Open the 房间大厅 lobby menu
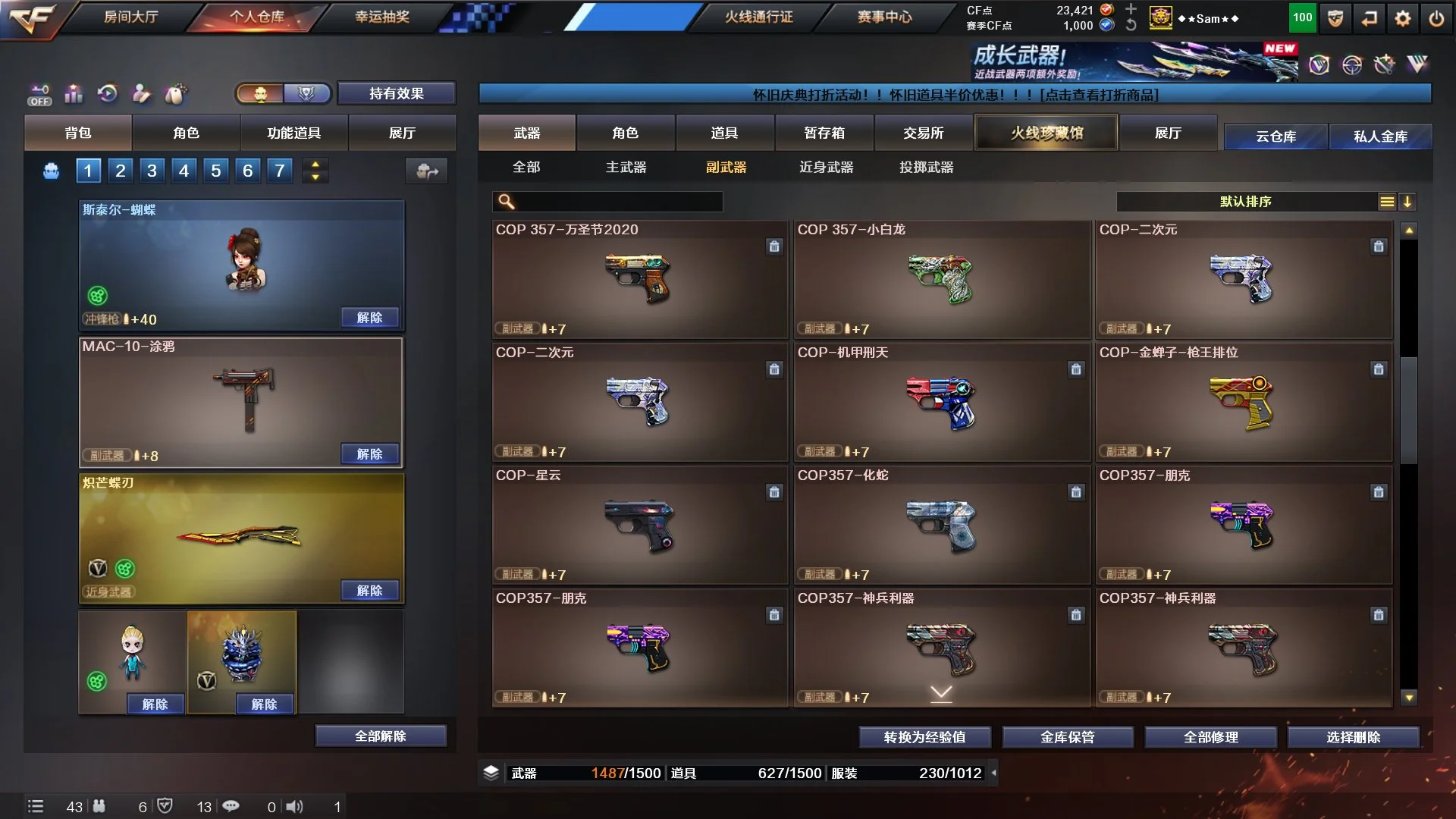The height and width of the screenshot is (819, 1456). tap(130, 17)
